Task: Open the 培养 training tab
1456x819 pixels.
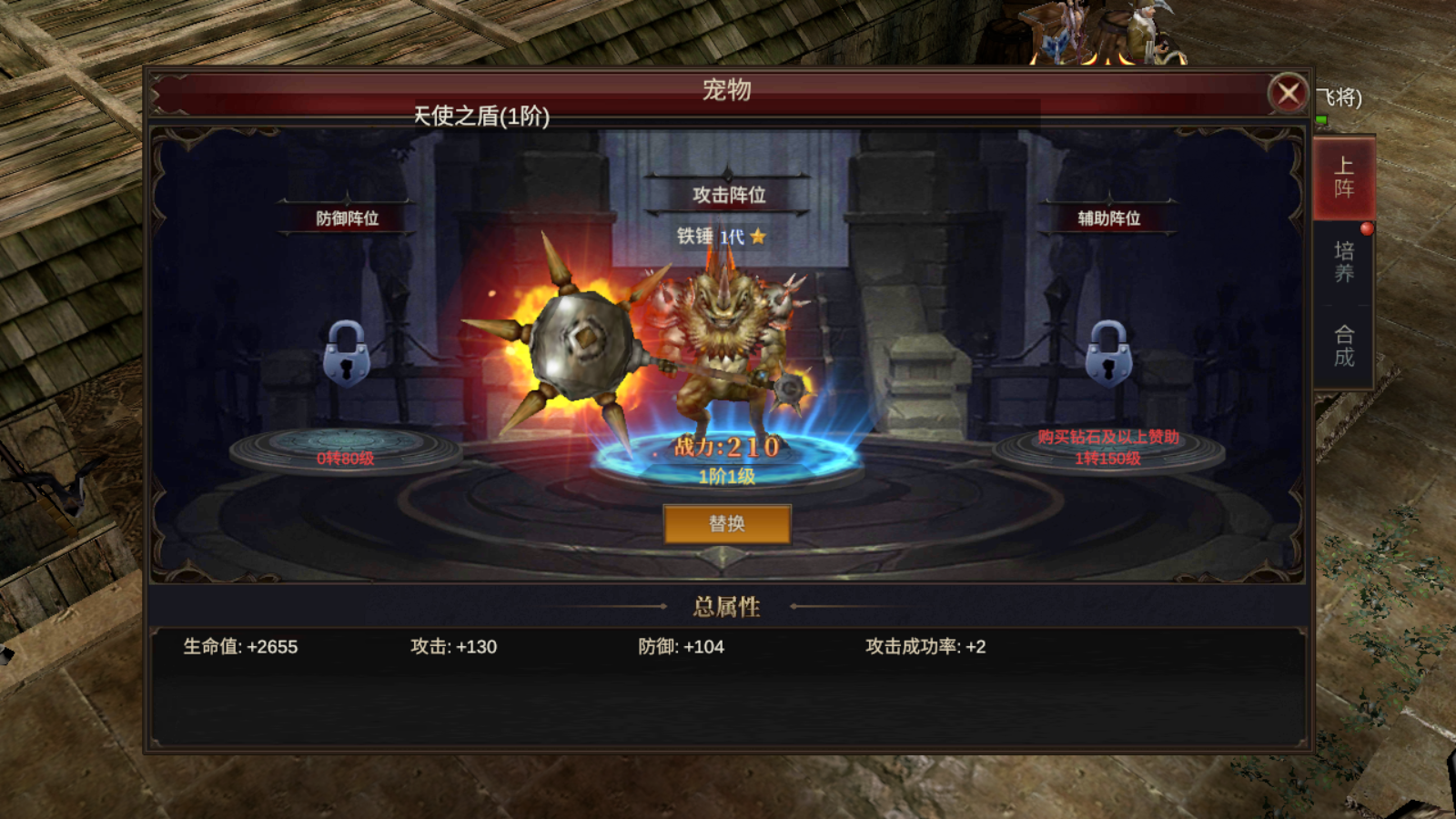Action: click(1343, 262)
